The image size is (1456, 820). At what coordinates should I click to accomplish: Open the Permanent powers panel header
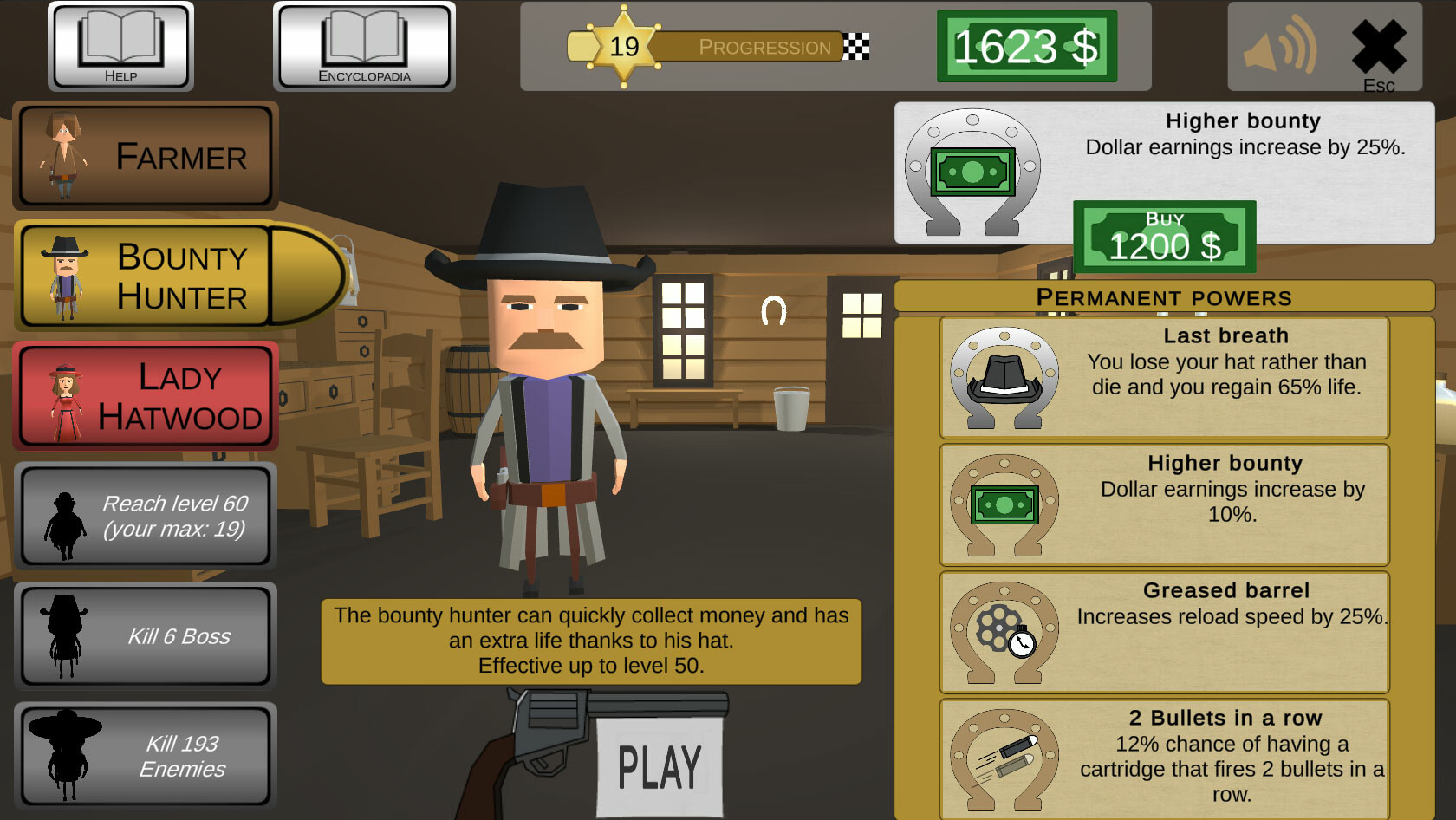1165,297
